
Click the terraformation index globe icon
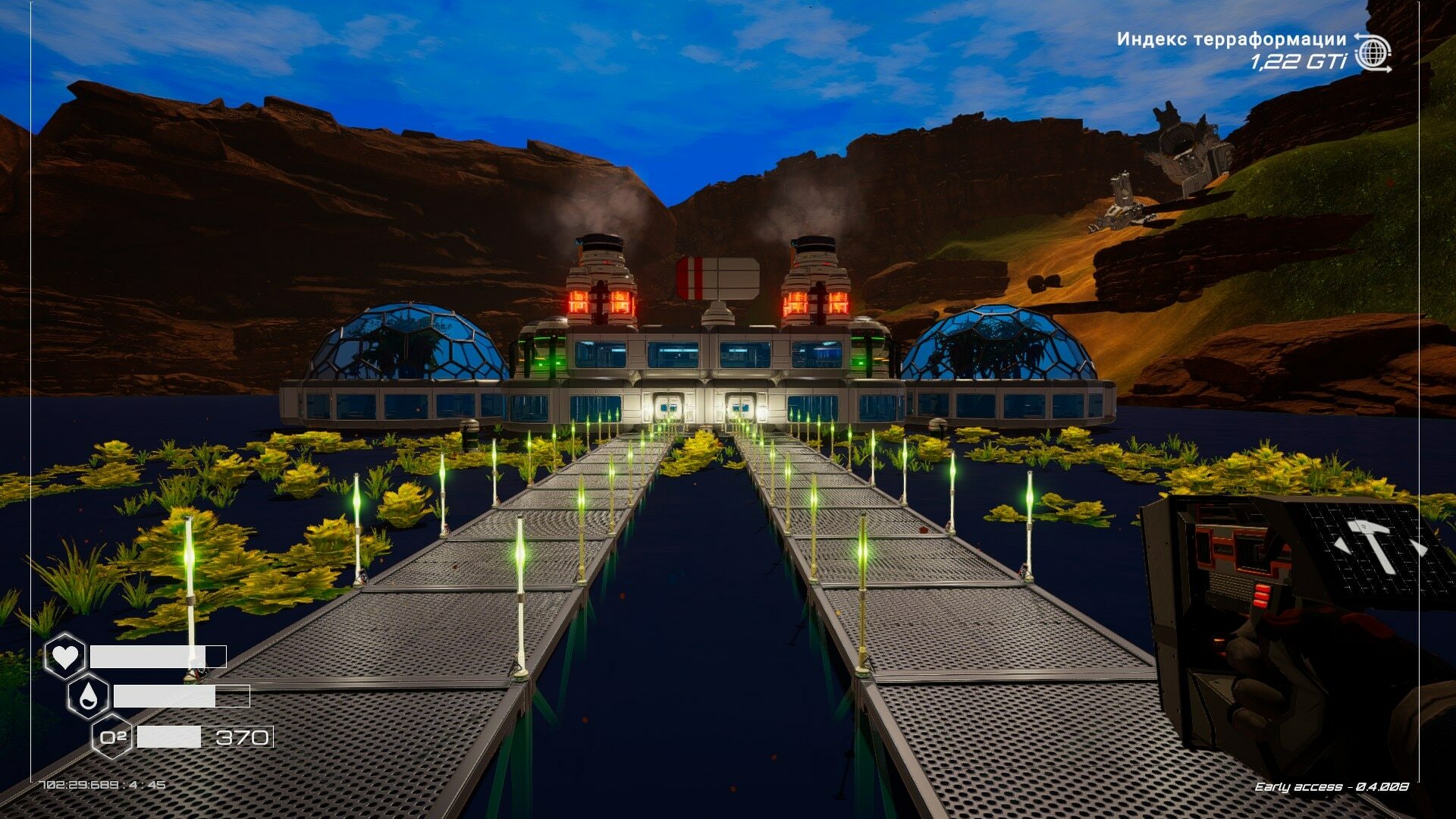pyautogui.click(x=1373, y=52)
